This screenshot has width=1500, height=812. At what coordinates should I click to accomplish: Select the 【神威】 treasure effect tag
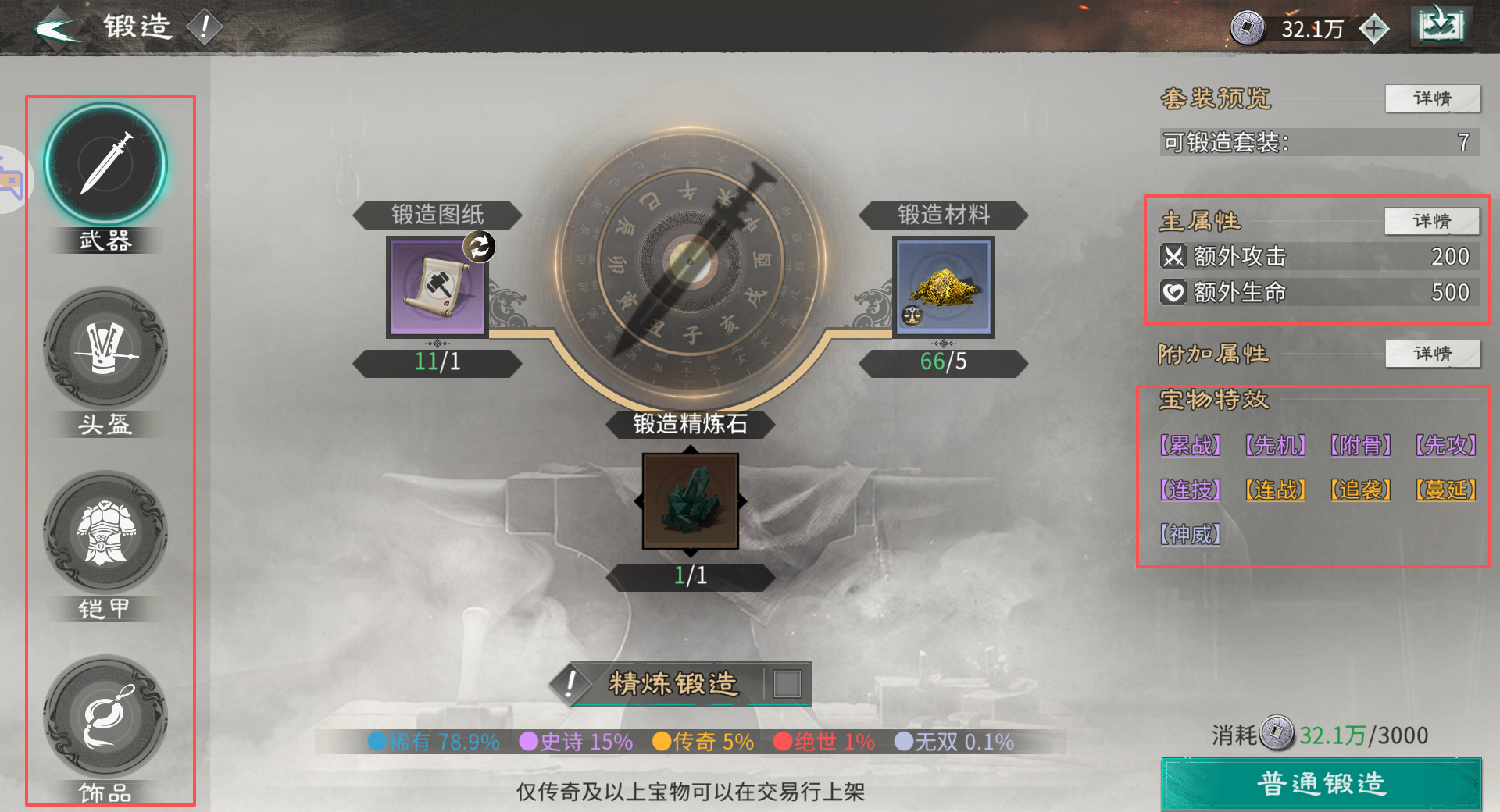coord(1189,534)
